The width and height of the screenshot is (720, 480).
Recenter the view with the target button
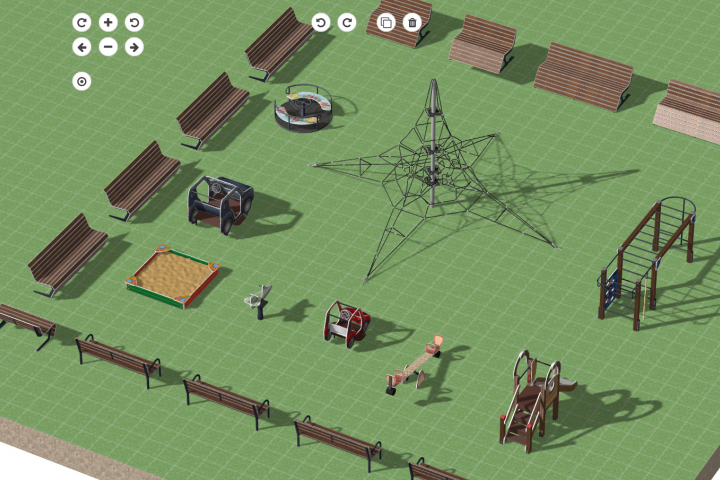tap(82, 81)
